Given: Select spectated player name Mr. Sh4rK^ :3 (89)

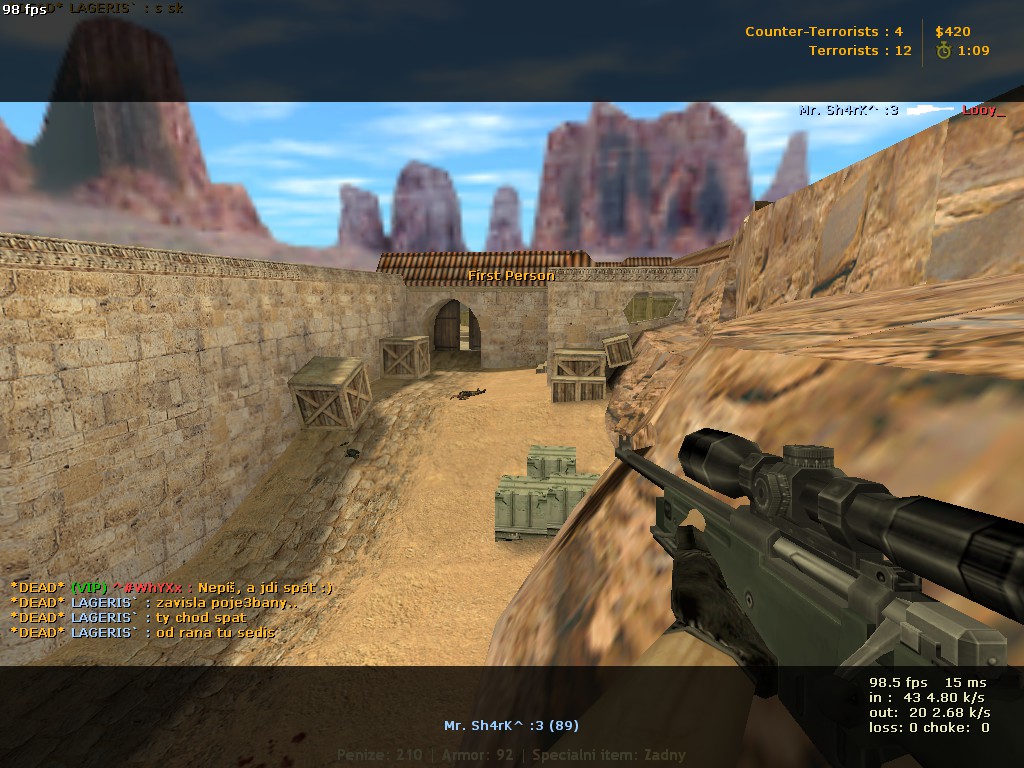Looking at the screenshot, I should tap(511, 725).
